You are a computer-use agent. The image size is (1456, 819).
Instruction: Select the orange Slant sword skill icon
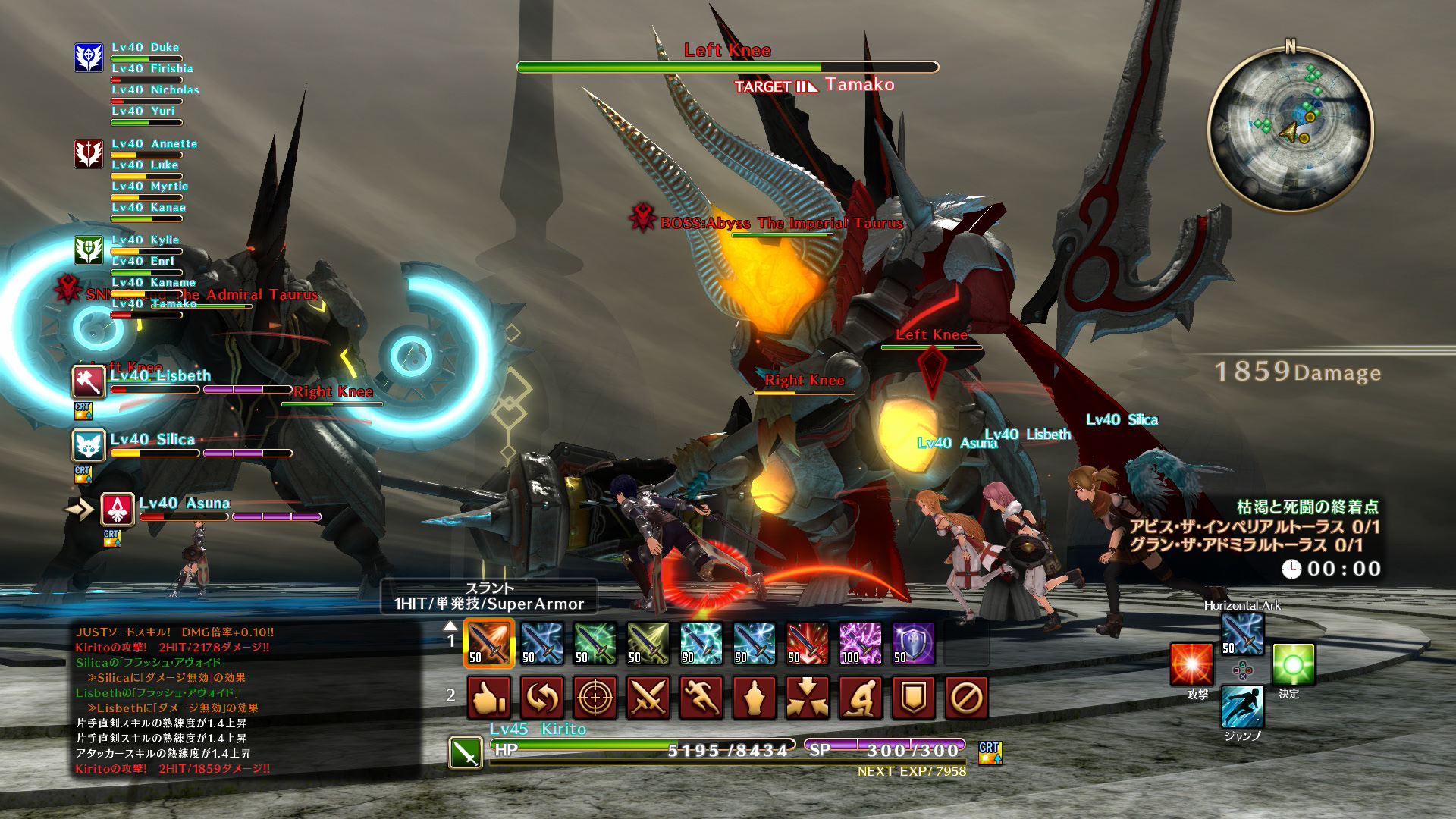click(488, 643)
